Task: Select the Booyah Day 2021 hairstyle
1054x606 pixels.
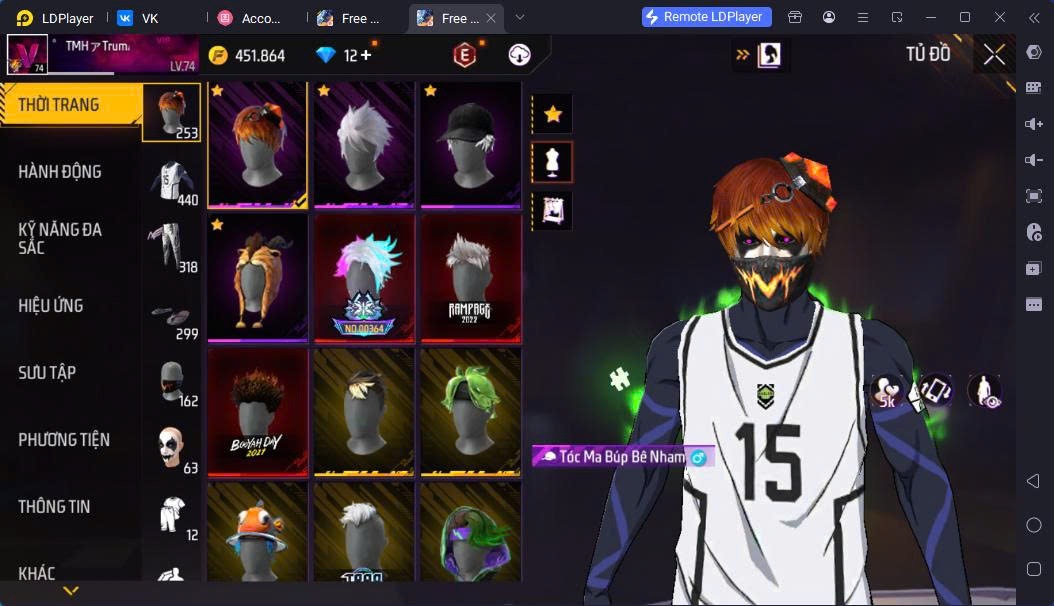Action: [258, 411]
